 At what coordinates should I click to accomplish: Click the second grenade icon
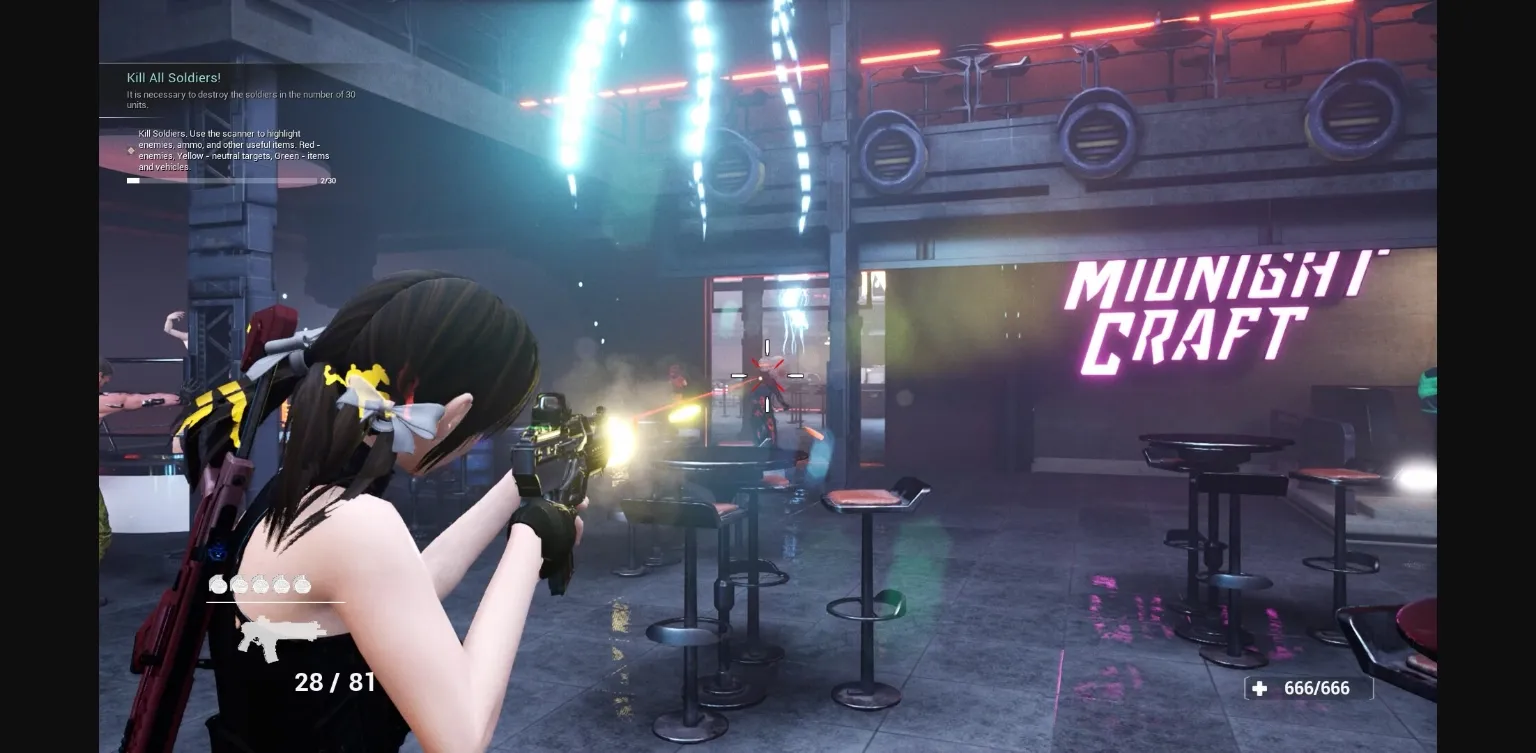point(238,585)
